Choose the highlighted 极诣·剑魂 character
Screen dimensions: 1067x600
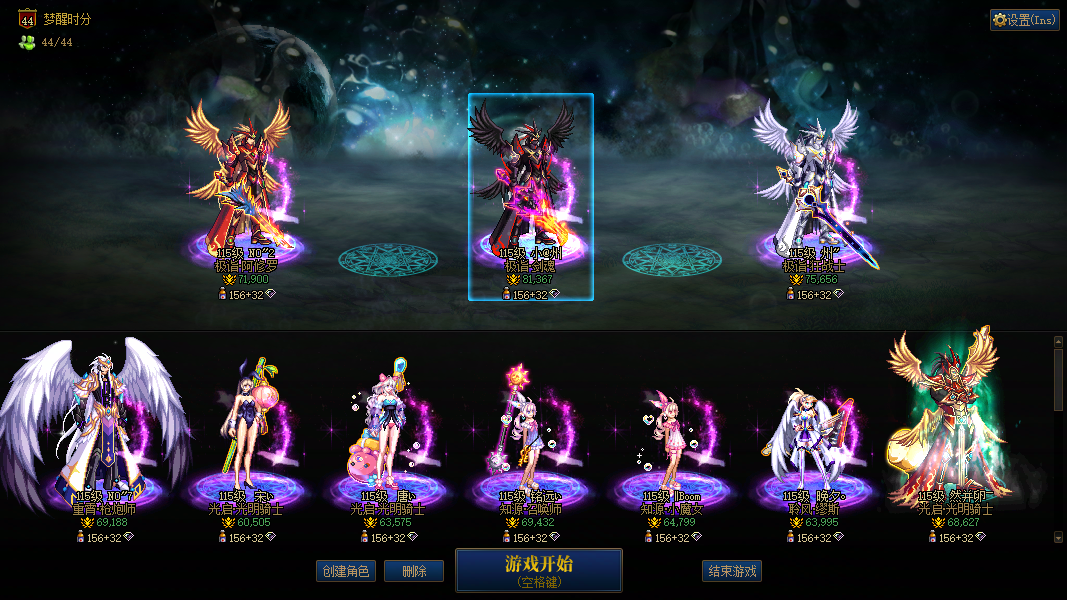530,195
